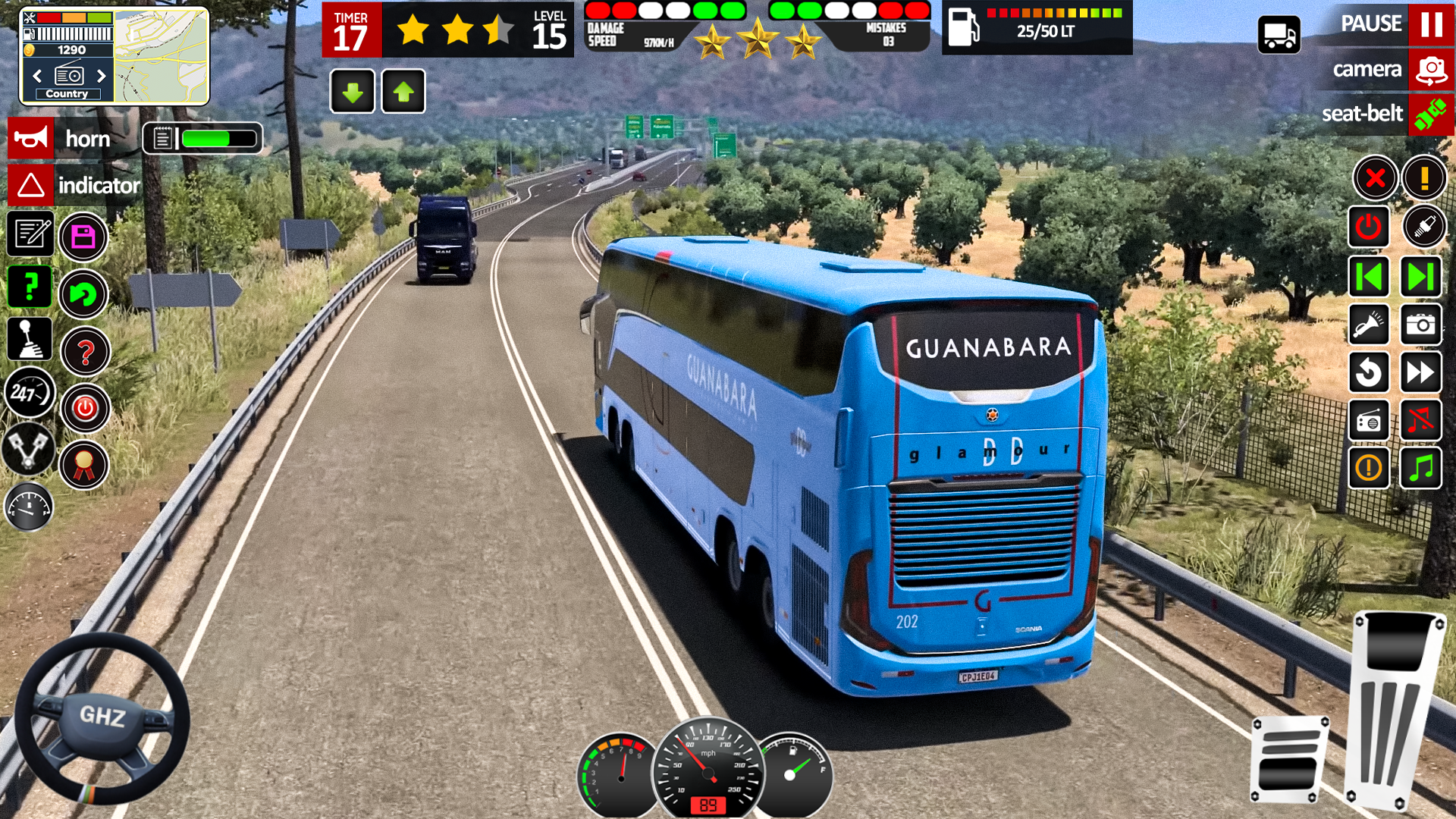Pause the game

coord(1430,24)
